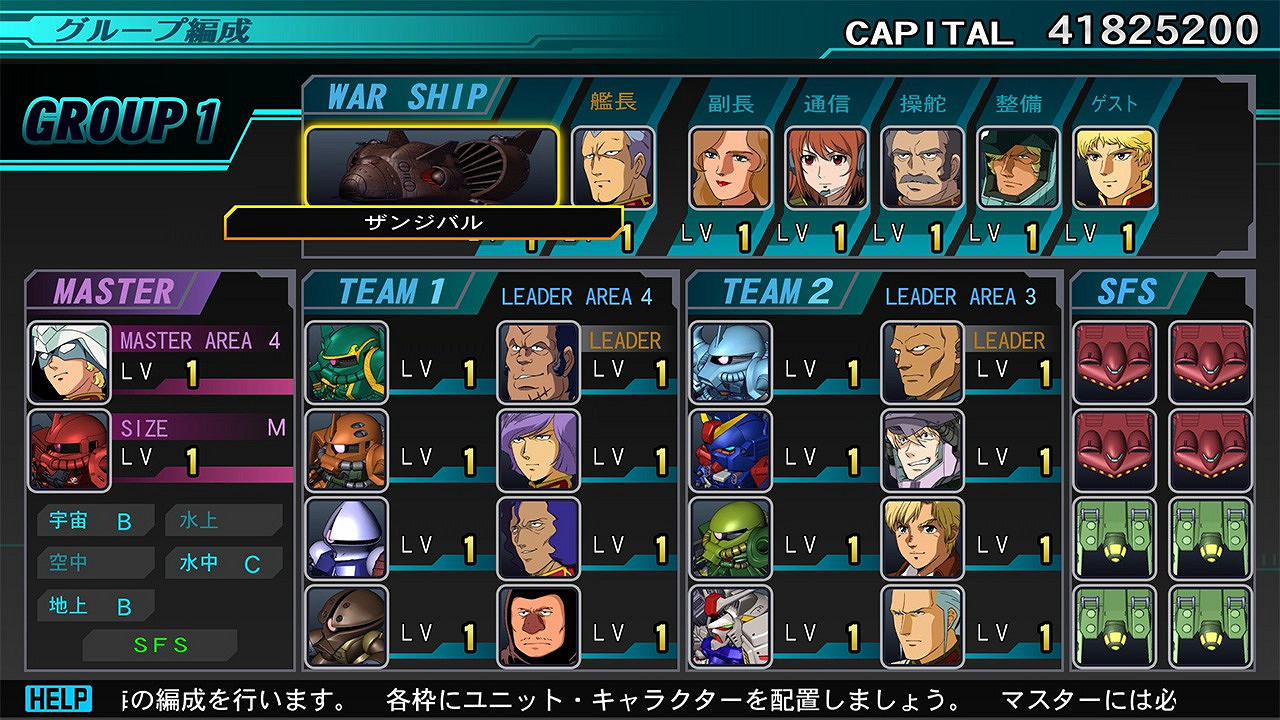Choose the red Zaku master unit
Viewport: 1280px width, 720px height.
pyautogui.click(x=69, y=450)
